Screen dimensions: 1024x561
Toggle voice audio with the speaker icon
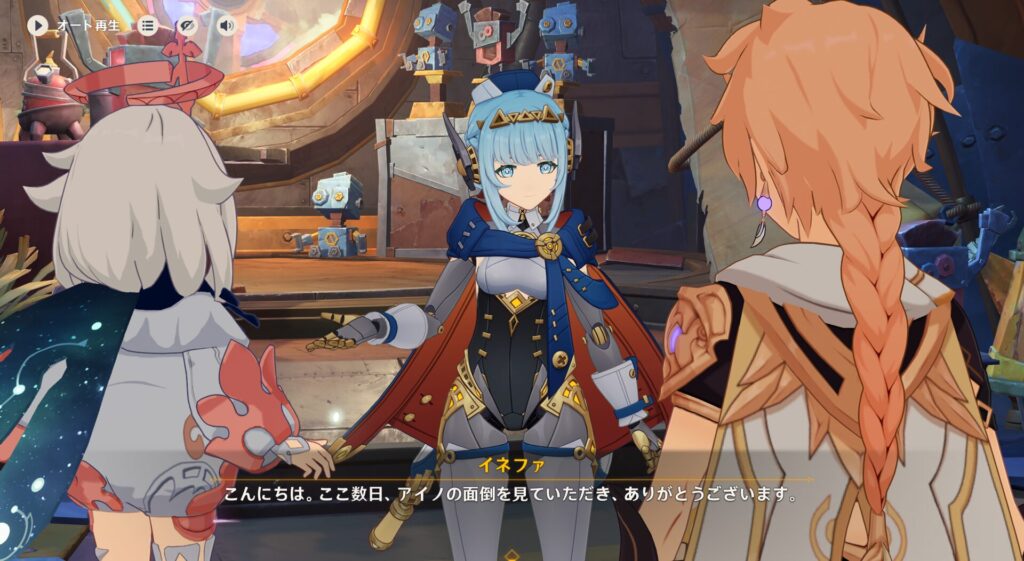click(x=226, y=25)
